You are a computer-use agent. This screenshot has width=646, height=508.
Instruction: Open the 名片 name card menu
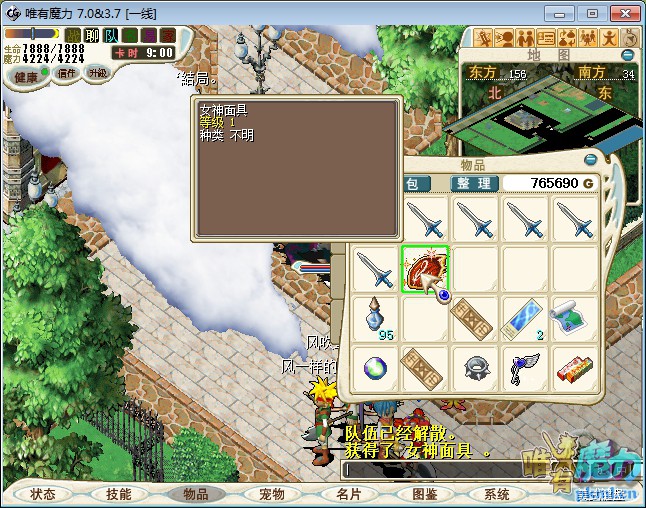(347, 494)
